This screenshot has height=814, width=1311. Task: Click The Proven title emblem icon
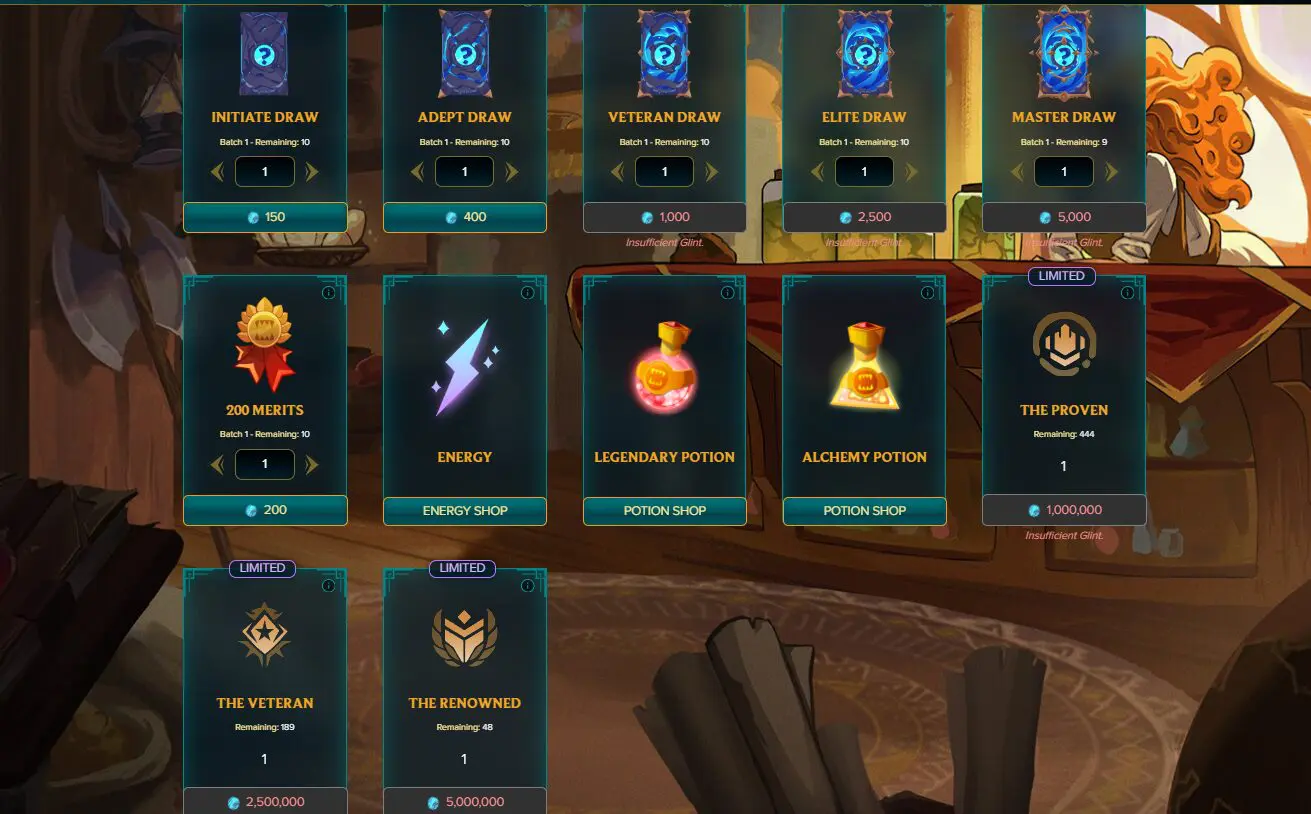[1063, 345]
